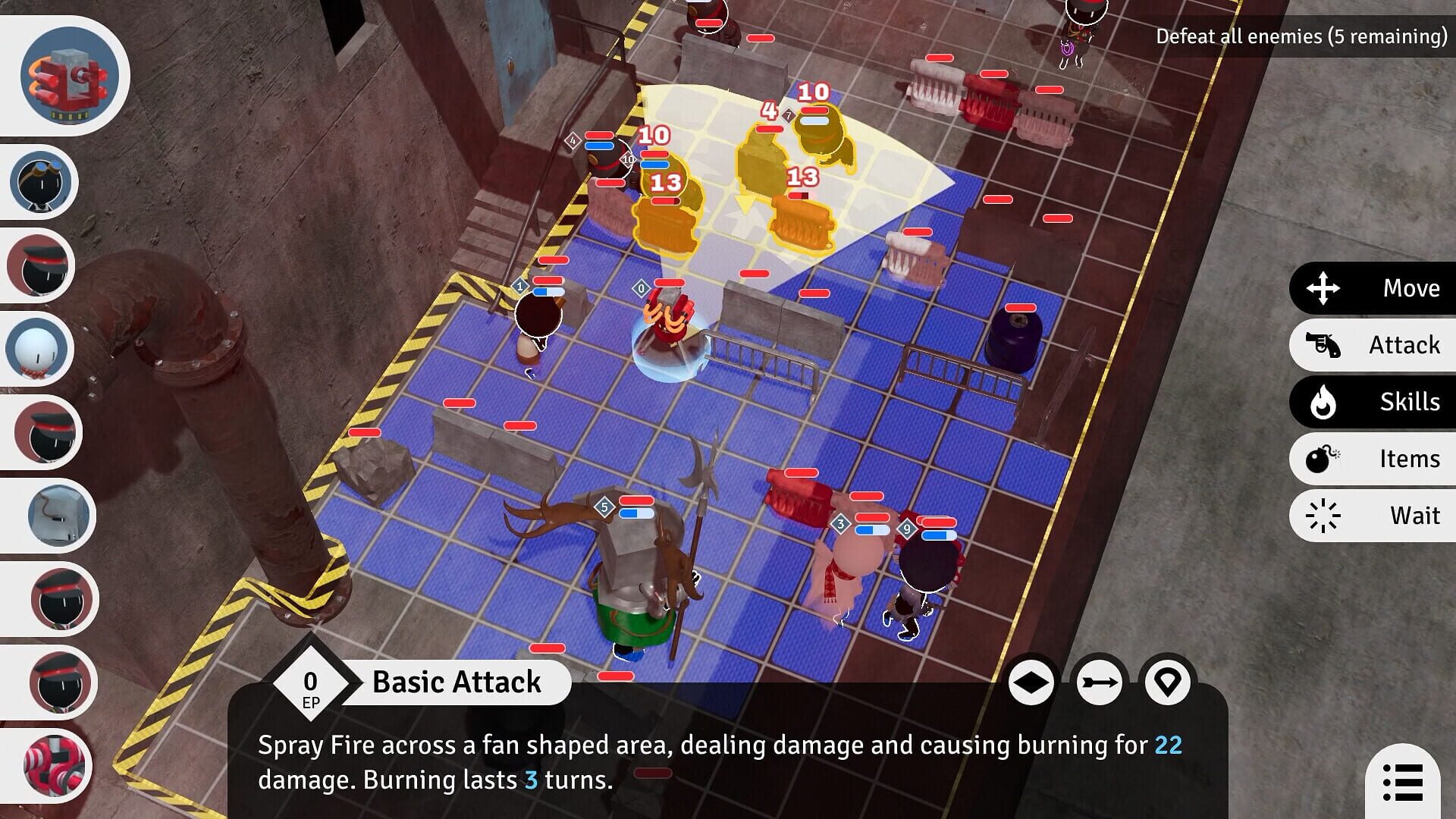Click the revolver Attack icon

[x=1326, y=345]
